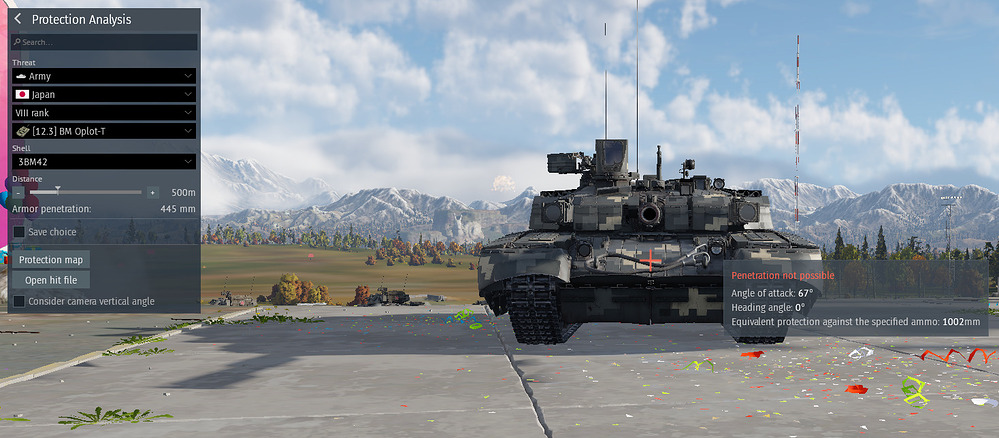Go back from the Protection Analysis panel

20,20
